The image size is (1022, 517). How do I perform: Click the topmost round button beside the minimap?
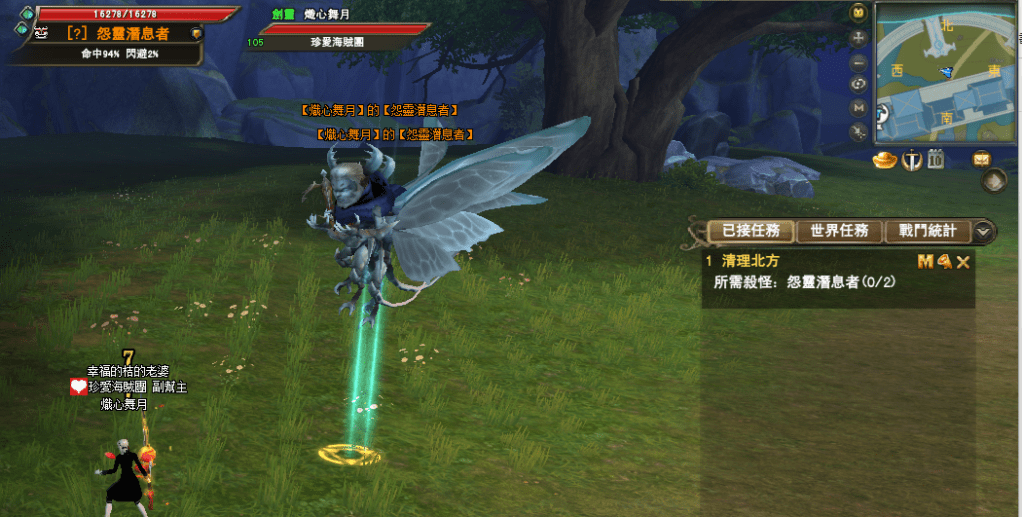(858, 13)
